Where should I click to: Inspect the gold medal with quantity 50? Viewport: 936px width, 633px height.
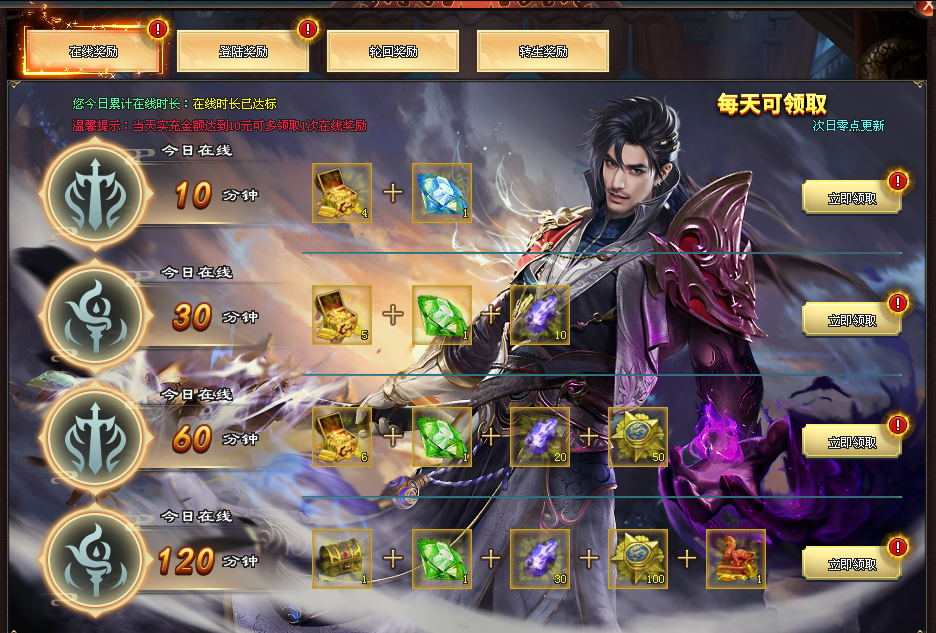pos(638,437)
